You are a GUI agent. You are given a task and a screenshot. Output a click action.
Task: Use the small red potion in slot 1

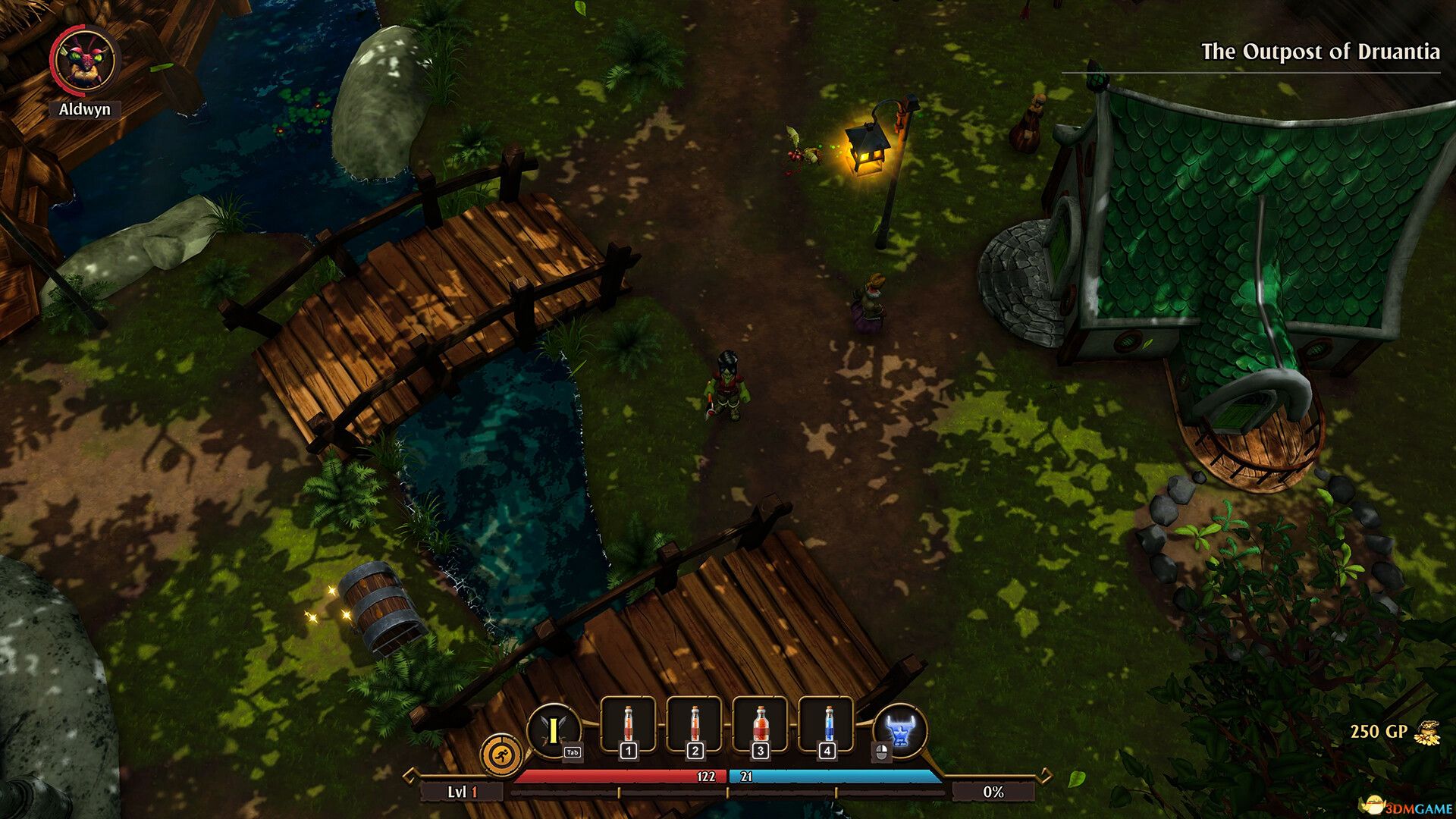pos(628,725)
